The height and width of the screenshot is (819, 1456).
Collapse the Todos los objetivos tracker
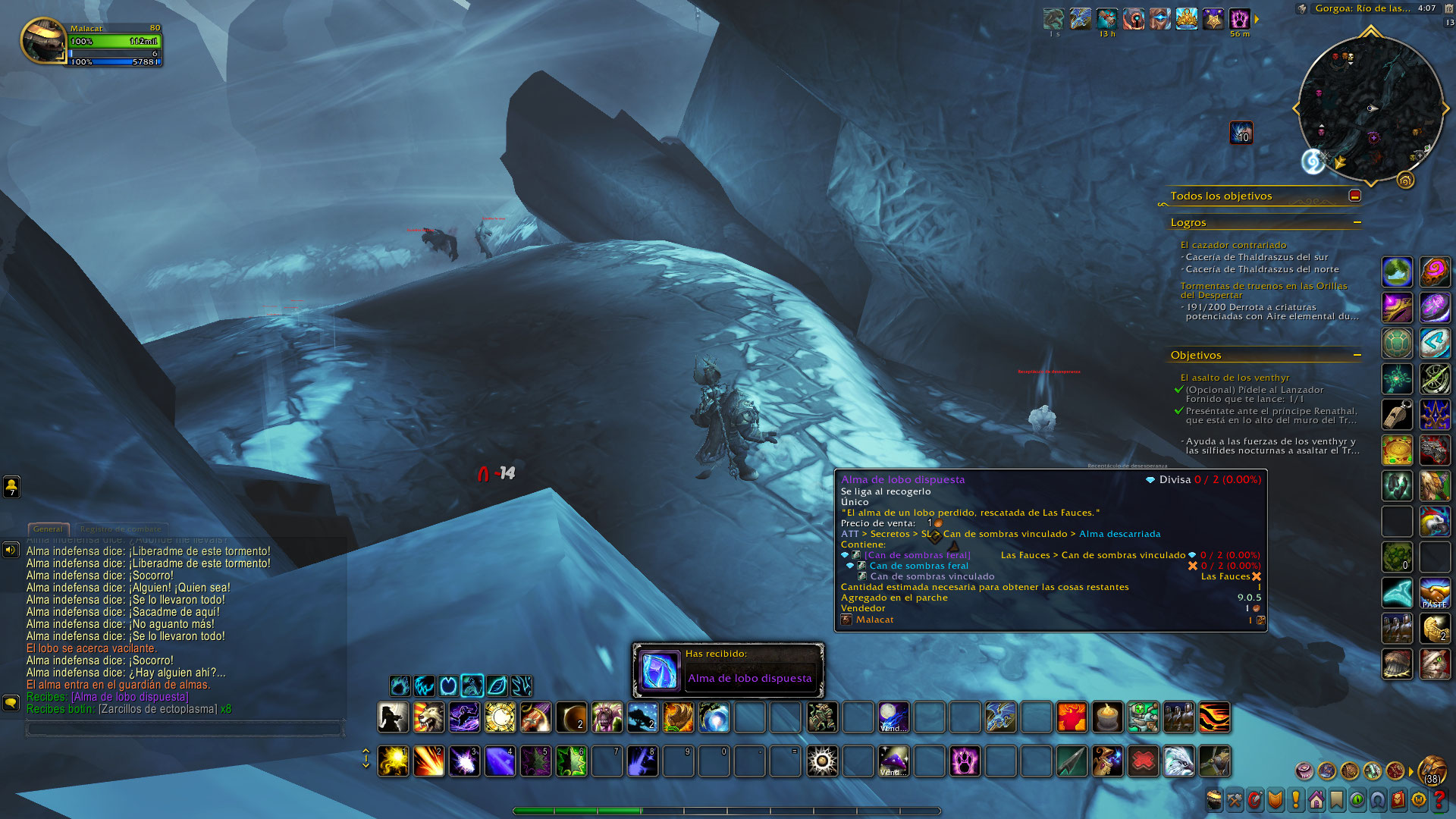(x=1355, y=196)
